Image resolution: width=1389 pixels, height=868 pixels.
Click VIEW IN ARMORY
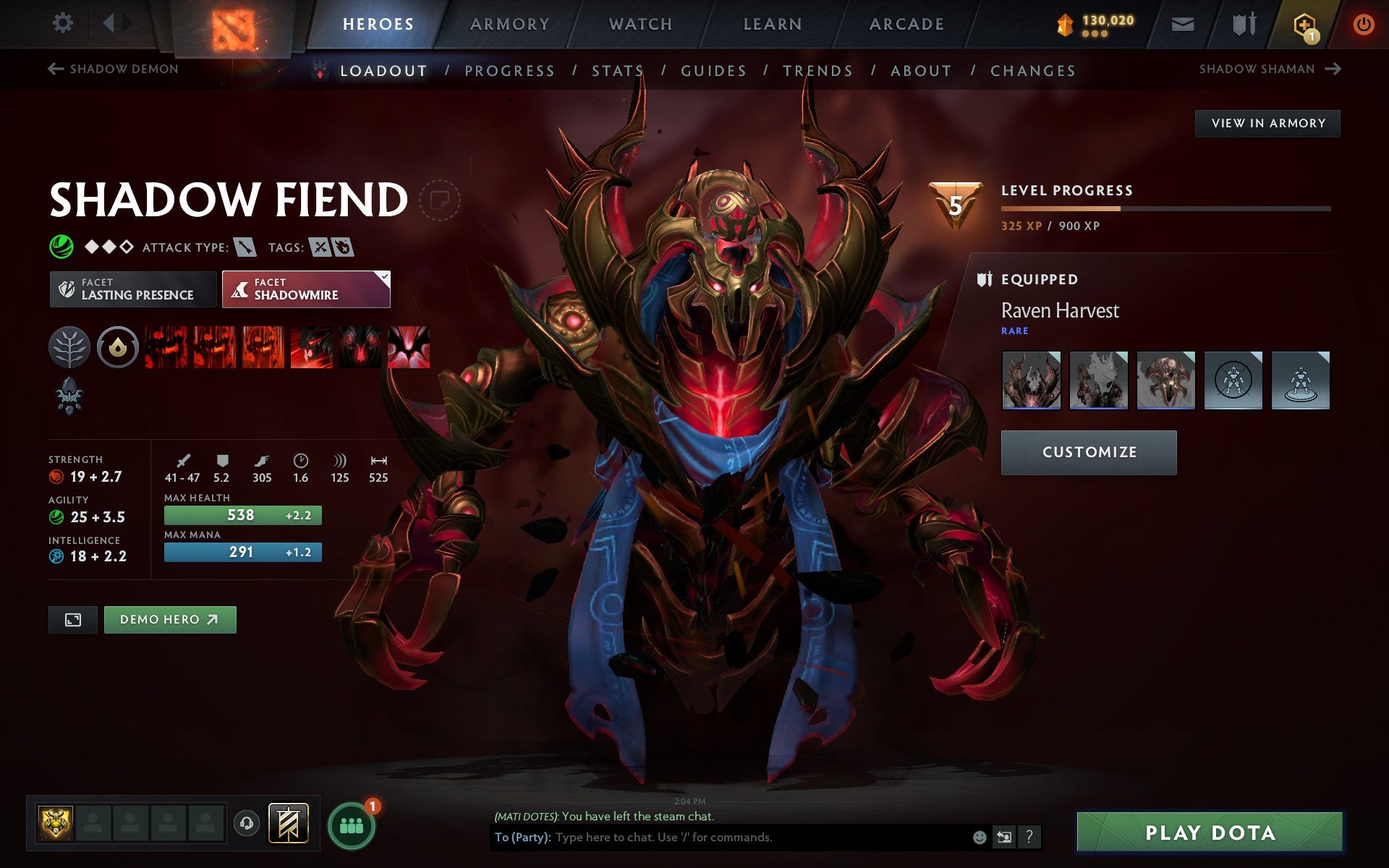point(1267,123)
